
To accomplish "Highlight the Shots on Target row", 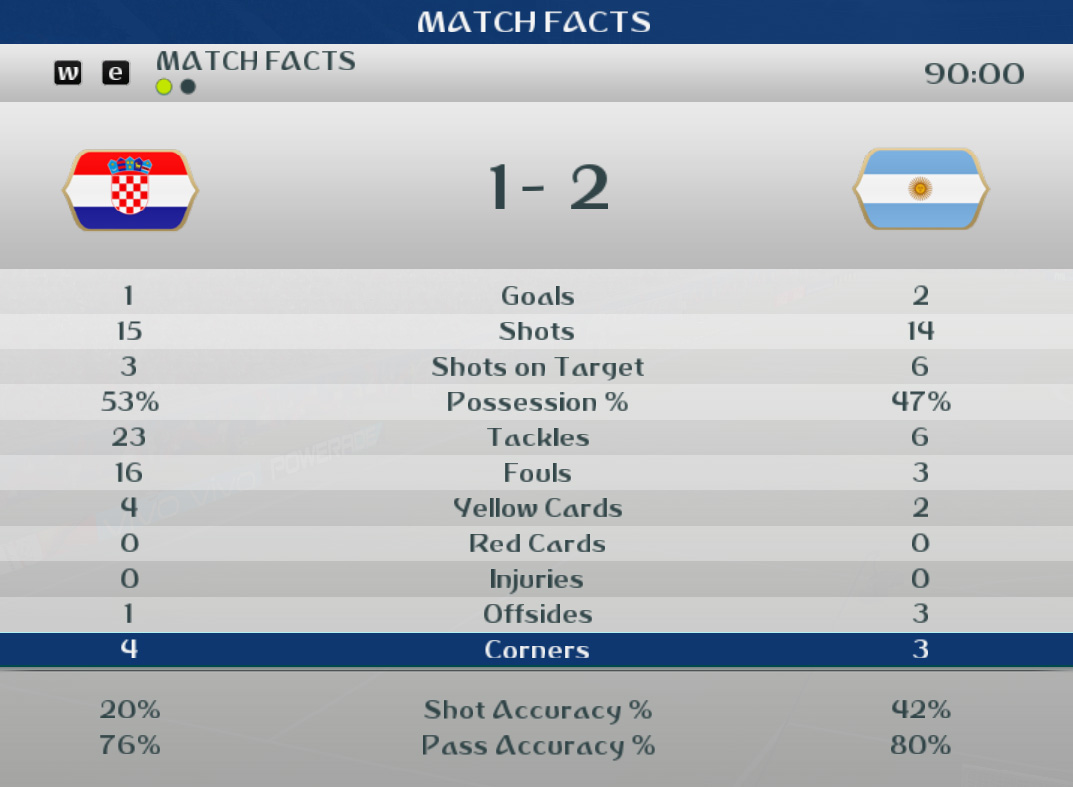I will pyautogui.click(x=537, y=367).
